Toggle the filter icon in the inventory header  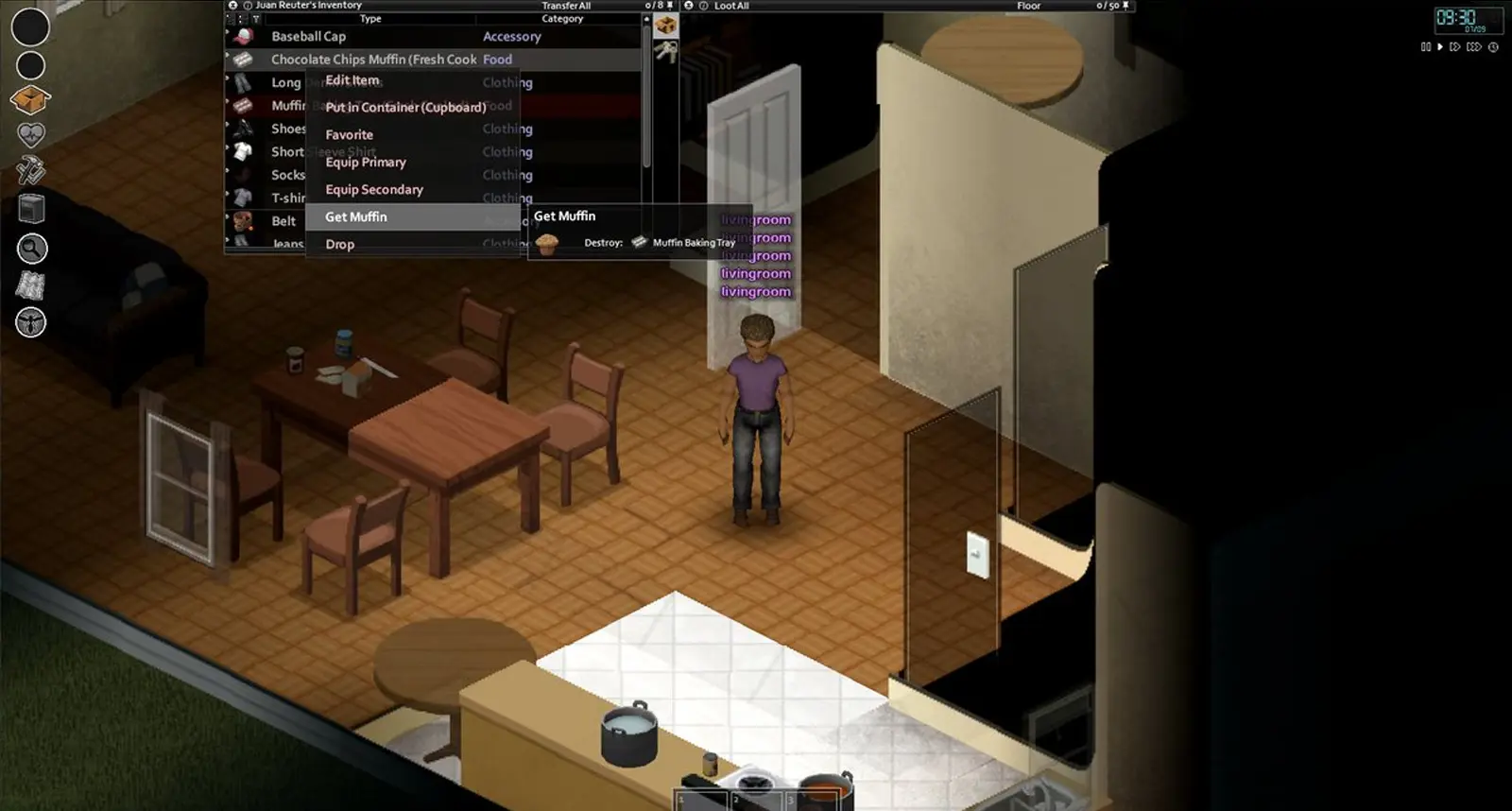coord(256,19)
